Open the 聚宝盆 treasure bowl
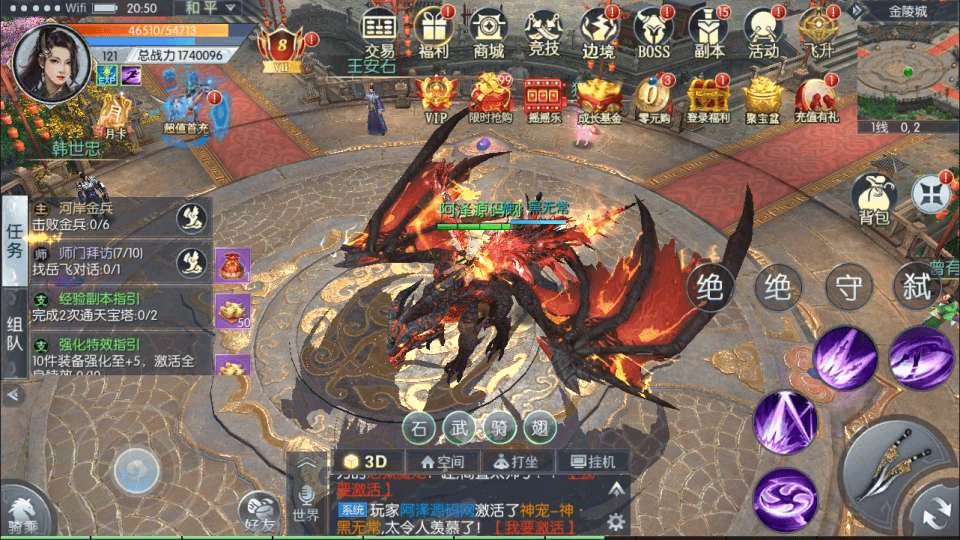The height and width of the screenshot is (540, 960). click(x=762, y=99)
